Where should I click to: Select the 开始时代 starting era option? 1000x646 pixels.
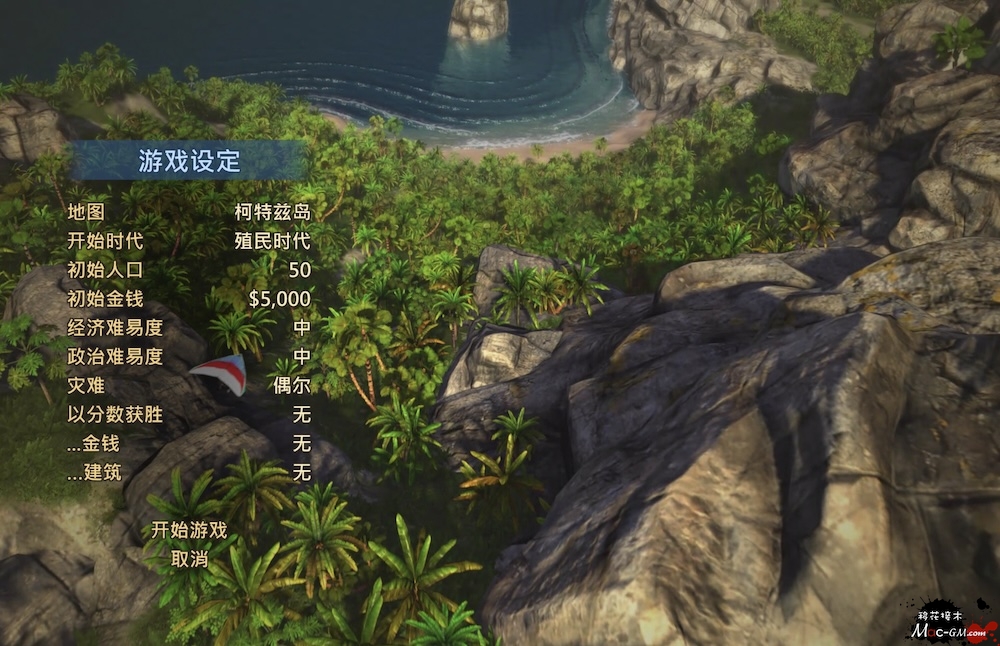pos(272,241)
